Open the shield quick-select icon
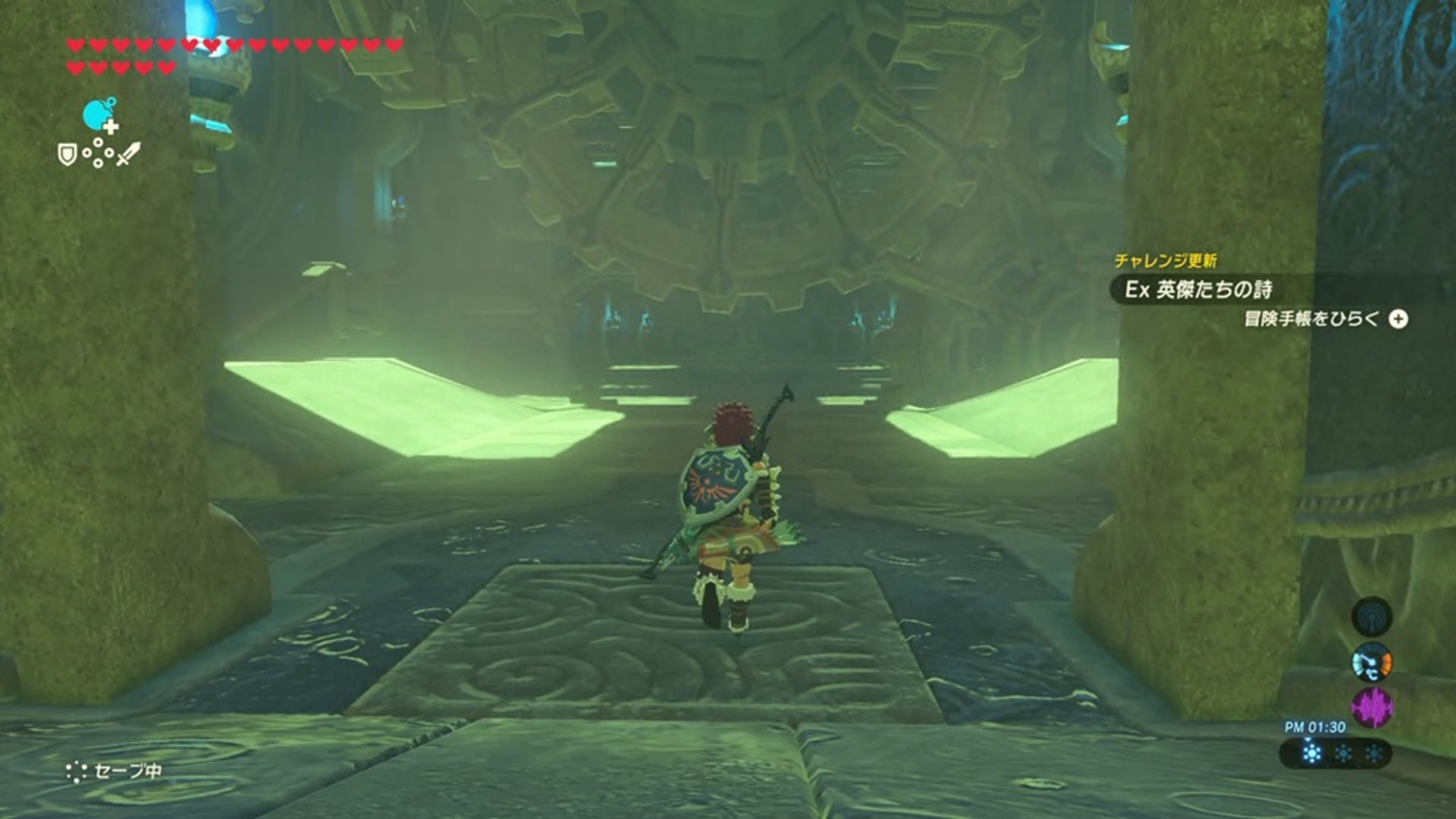 [67, 155]
